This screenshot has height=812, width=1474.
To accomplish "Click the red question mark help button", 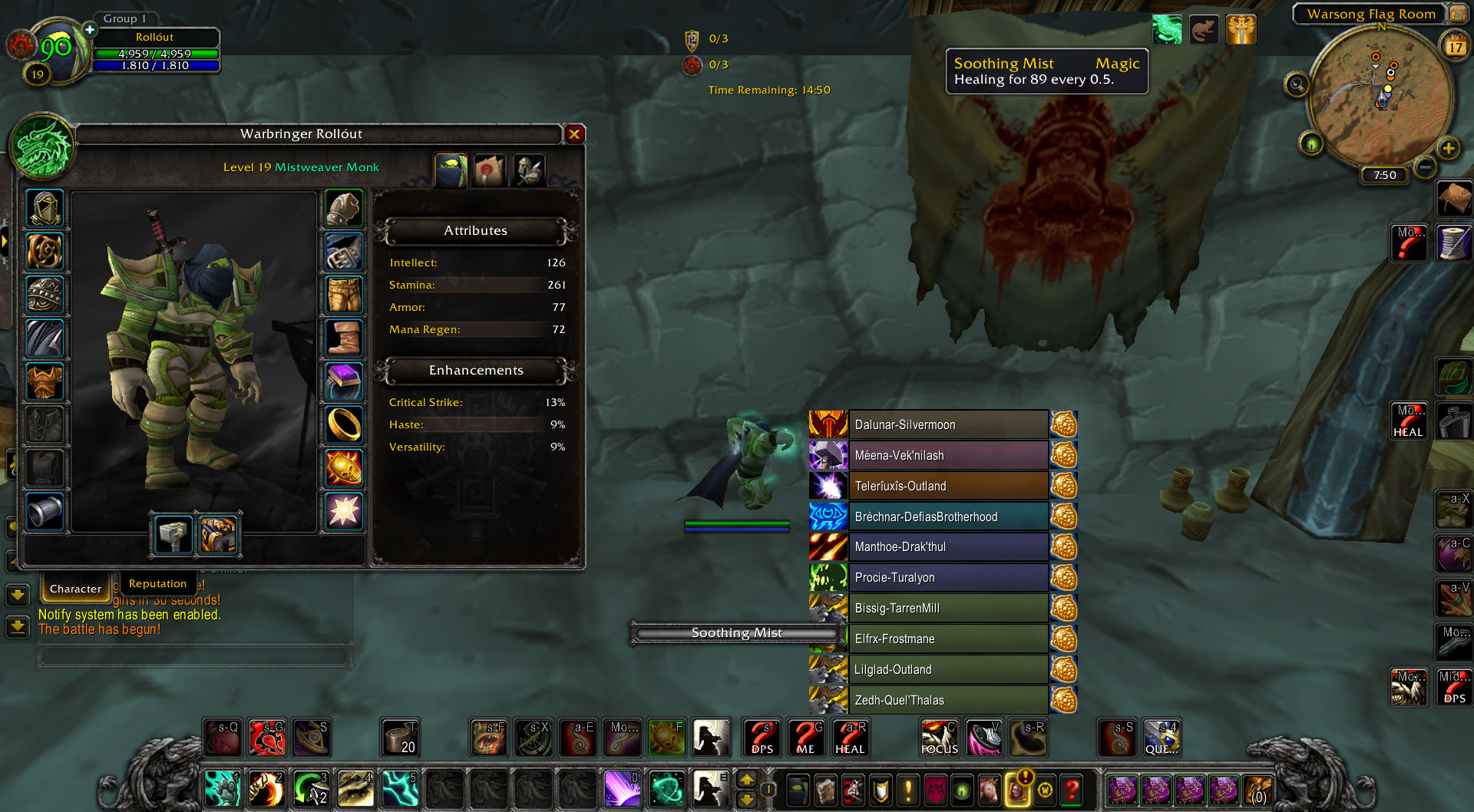I will coord(1072,789).
